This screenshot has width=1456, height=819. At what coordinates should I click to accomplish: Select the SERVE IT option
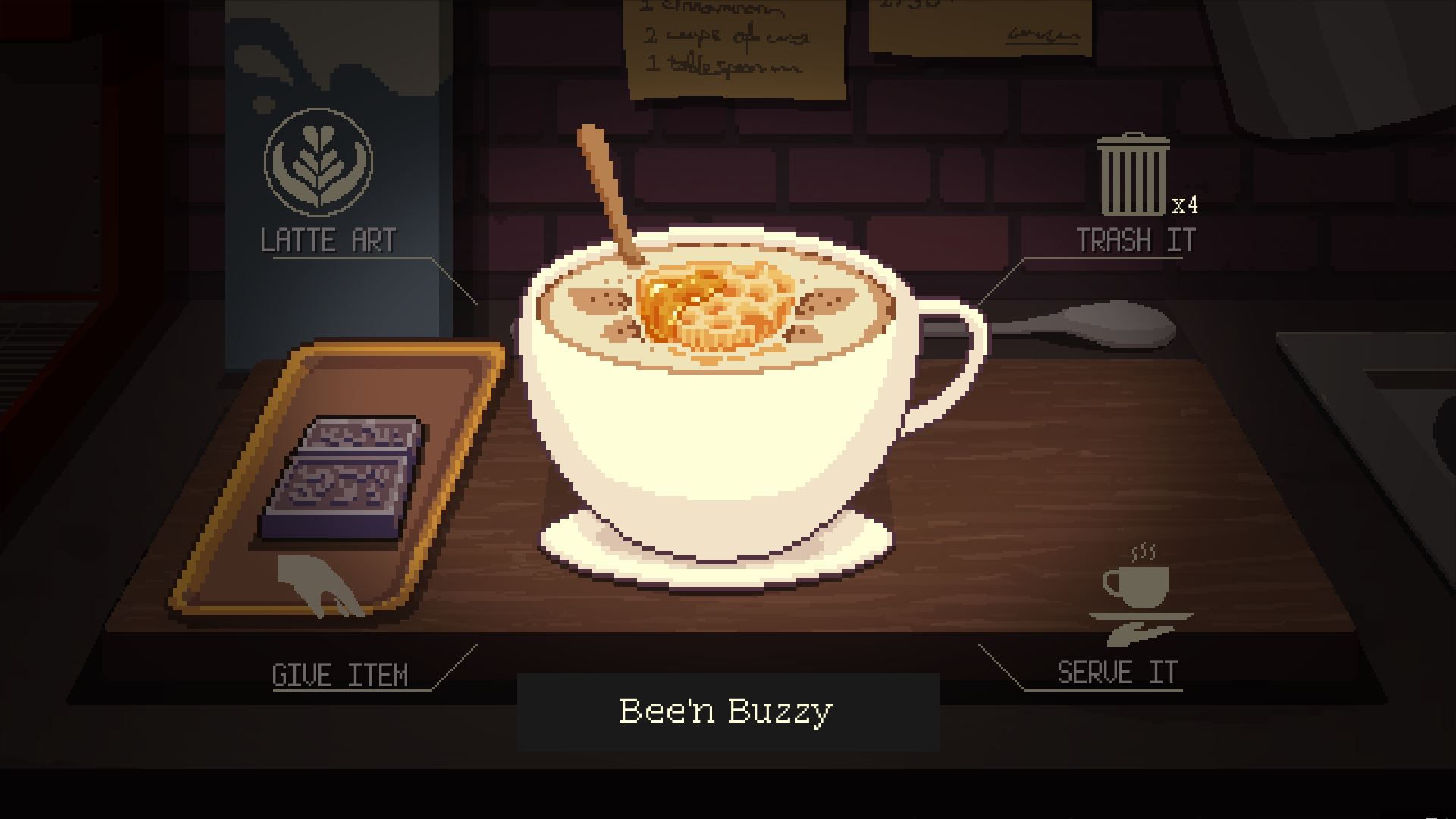point(1116,671)
